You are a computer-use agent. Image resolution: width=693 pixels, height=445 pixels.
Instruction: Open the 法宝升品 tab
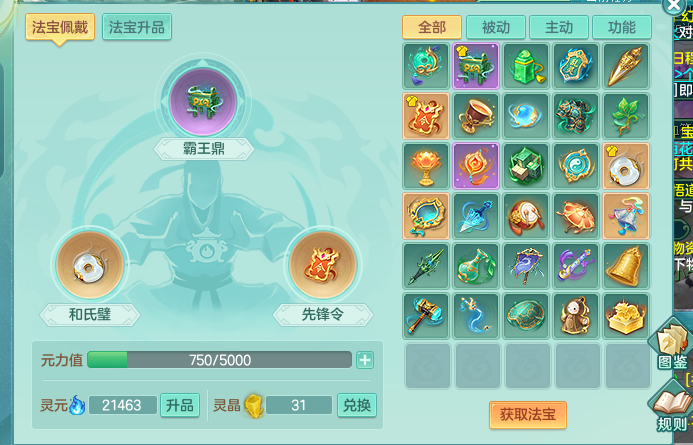tap(137, 27)
